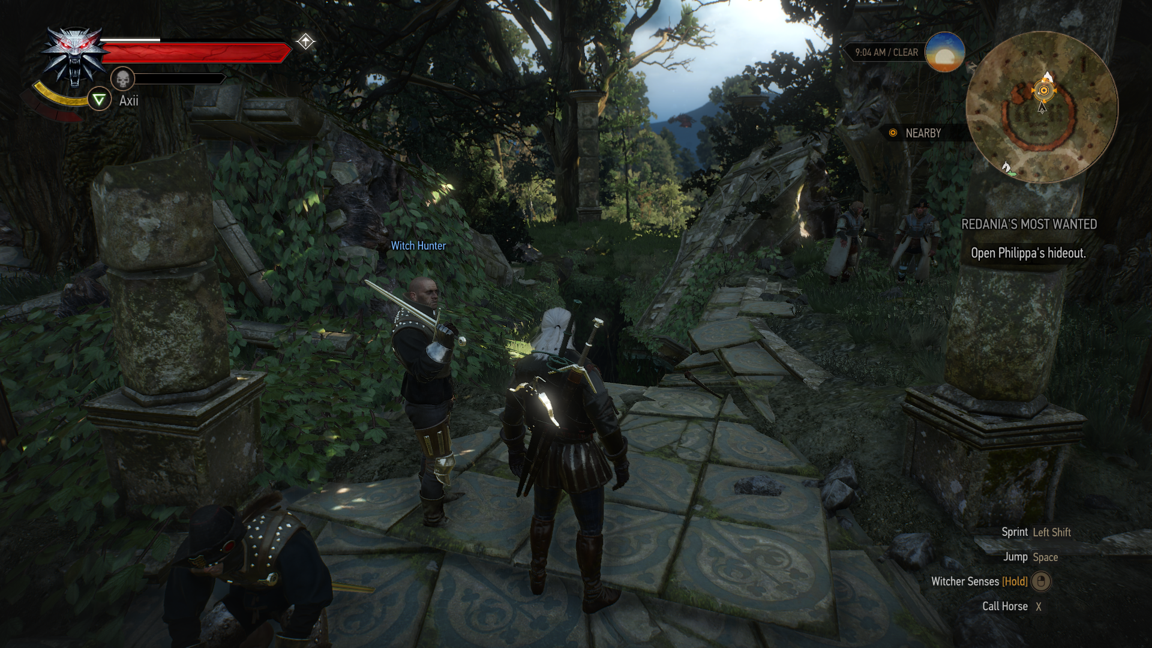The width and height of the screenshot is (1152, 648).
Task: Click the Nearby objective indicator
Action: coord(914,133)
